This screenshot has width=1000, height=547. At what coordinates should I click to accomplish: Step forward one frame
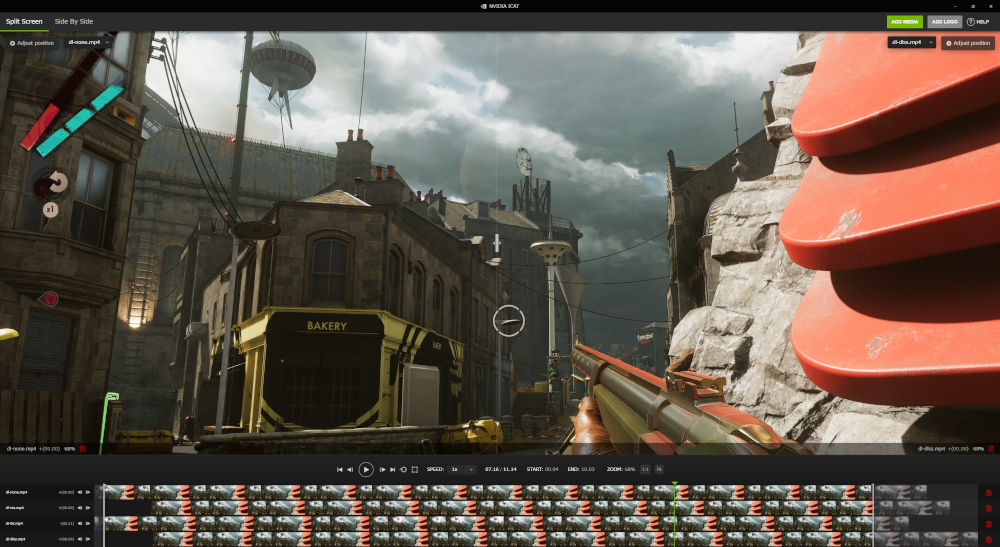pyautogui.click(x=382, y=469)
